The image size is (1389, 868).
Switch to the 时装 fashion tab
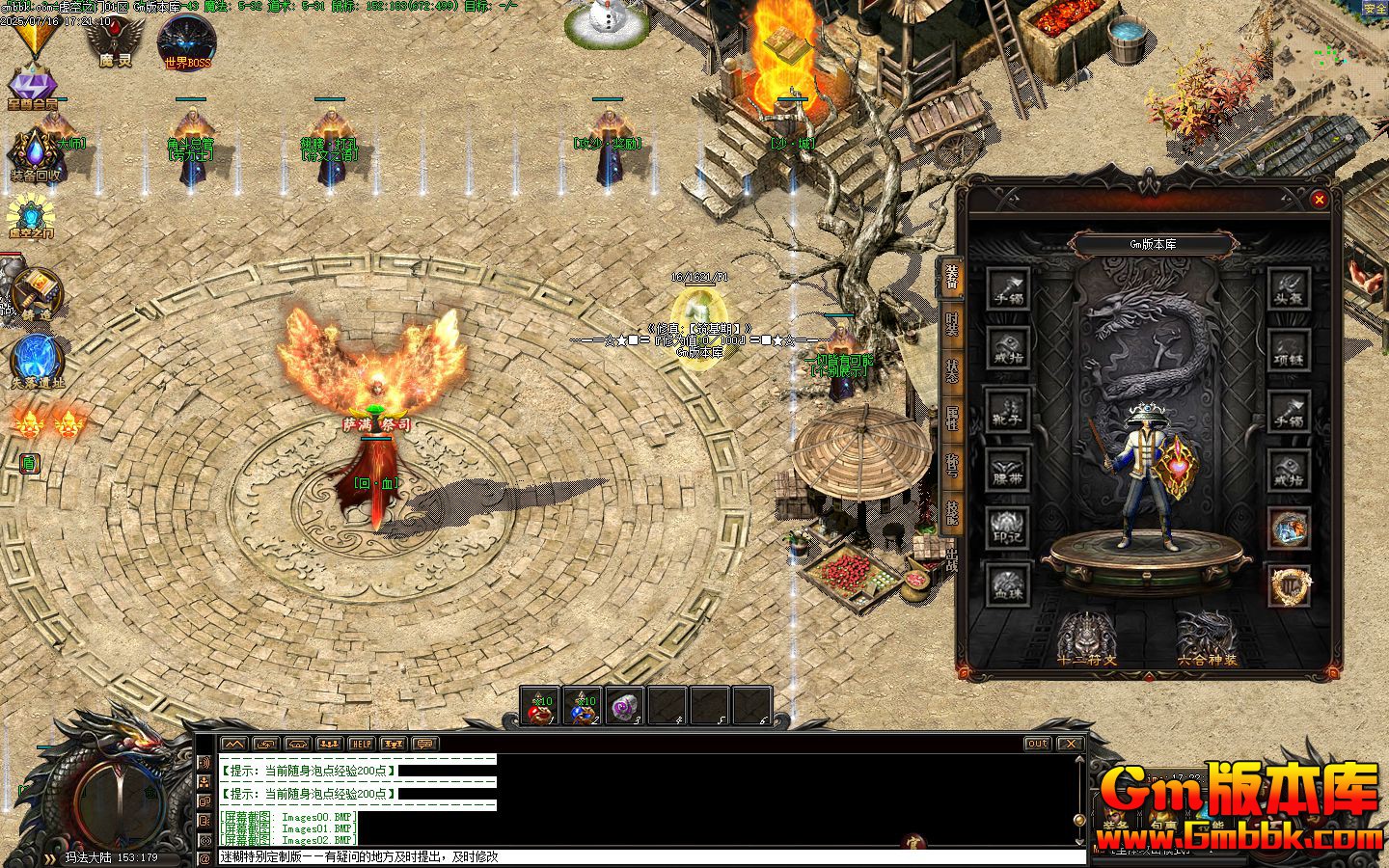(952, 324)
